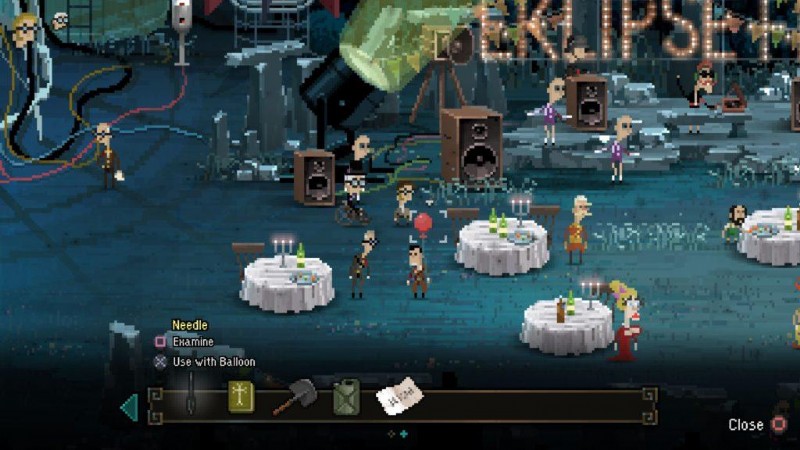800x450 pixels.
Task: Click the inventory's left scroll arrow
Action: click(x=129, y=407)
